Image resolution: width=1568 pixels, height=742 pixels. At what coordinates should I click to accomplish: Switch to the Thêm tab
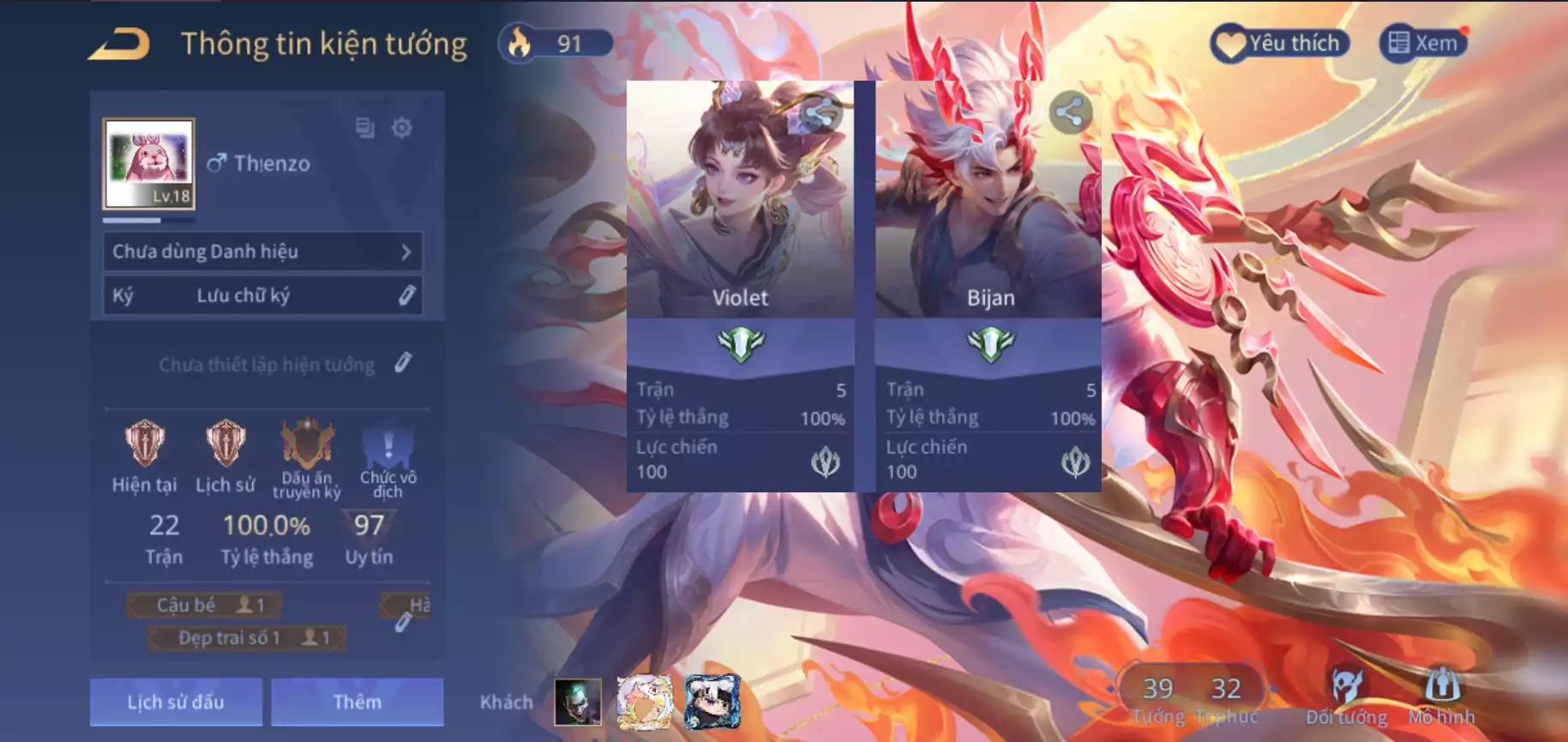click(357, 702)
